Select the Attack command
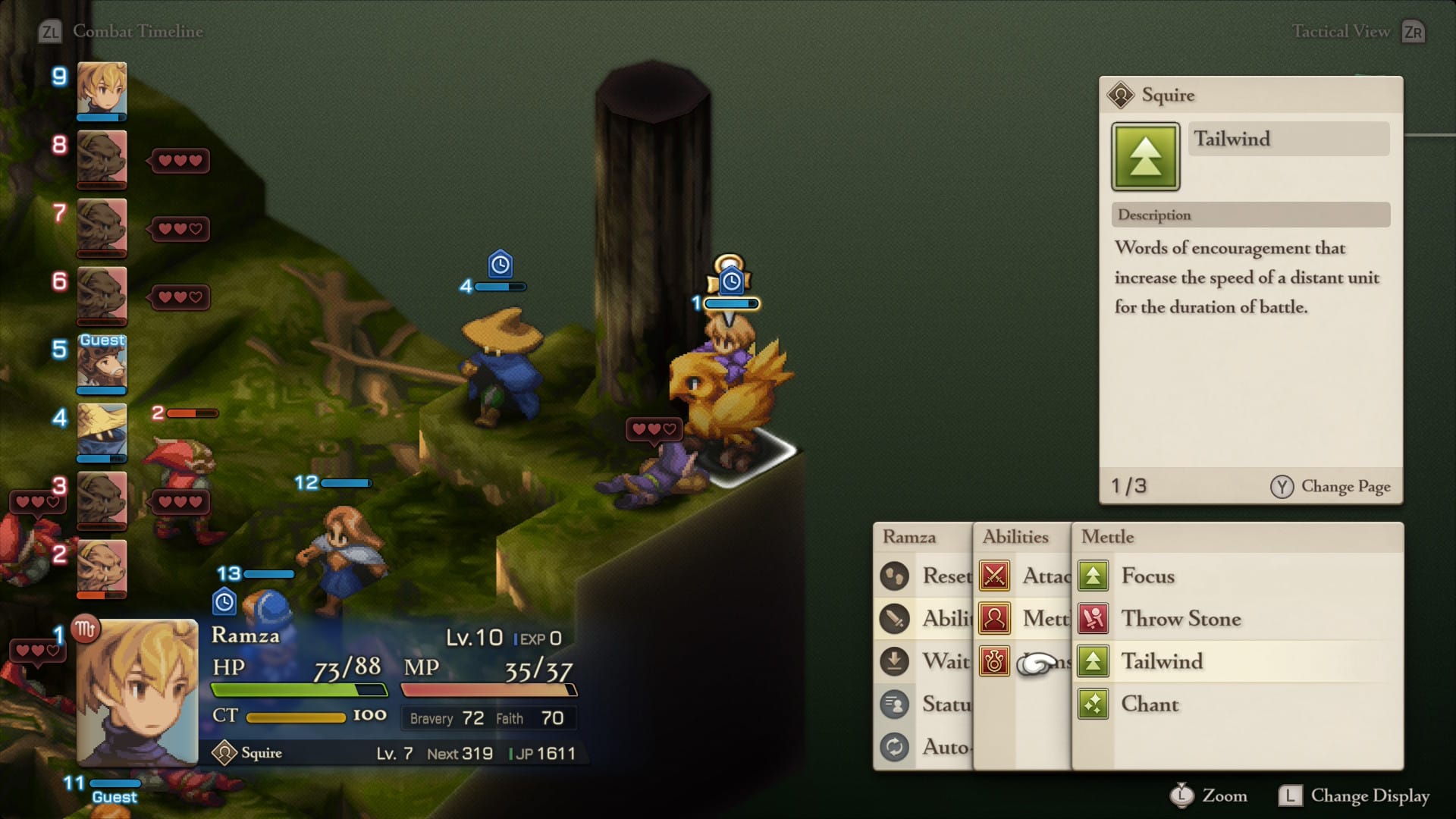Image resolution: width=1456 pixels, height=819 pixels. point(1025,576)
